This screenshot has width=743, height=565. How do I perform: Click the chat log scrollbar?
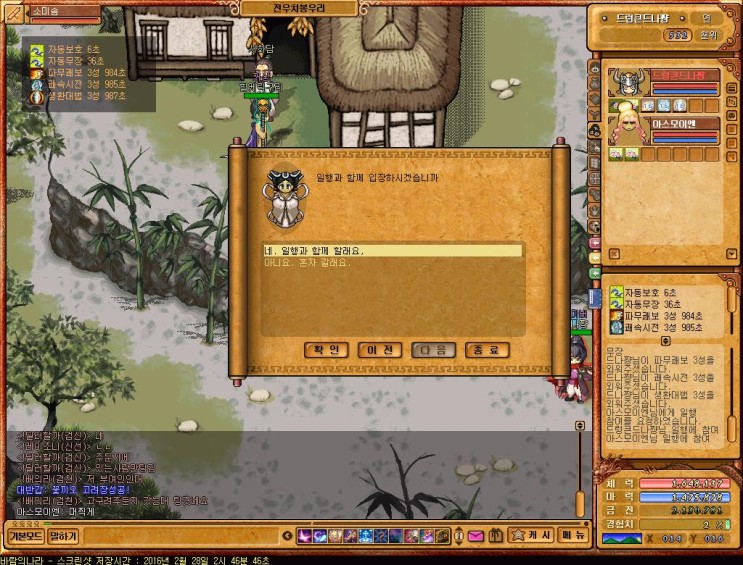coord(578,470)
